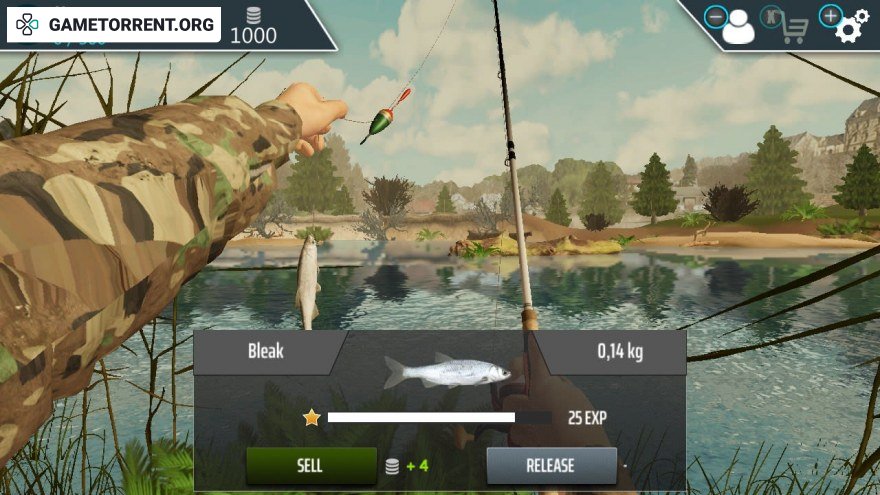Image resolution: width=880 pixels, height=495 pixels.
Task: Open the gear settings menu
Action: coord(849,27)
